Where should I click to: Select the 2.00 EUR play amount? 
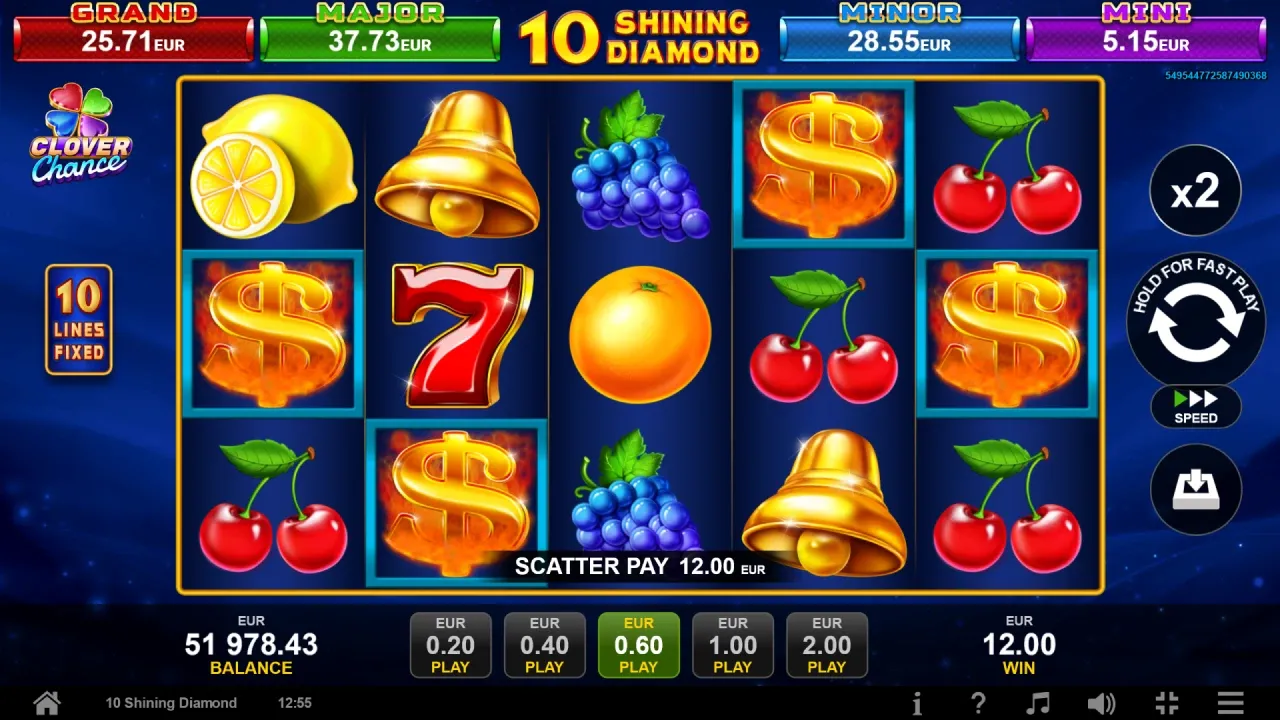pyautogui.click(x=827, y=645)
